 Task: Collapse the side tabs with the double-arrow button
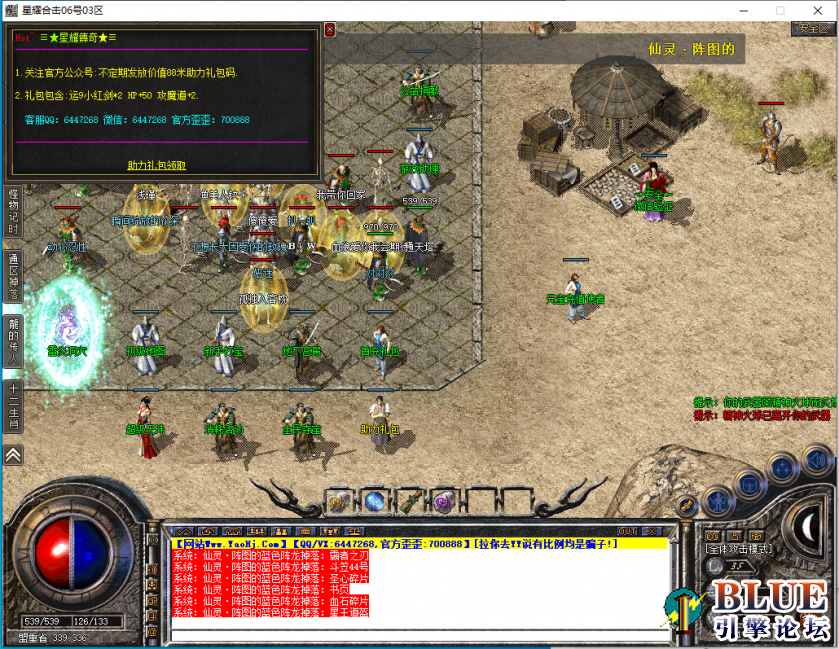13,454
